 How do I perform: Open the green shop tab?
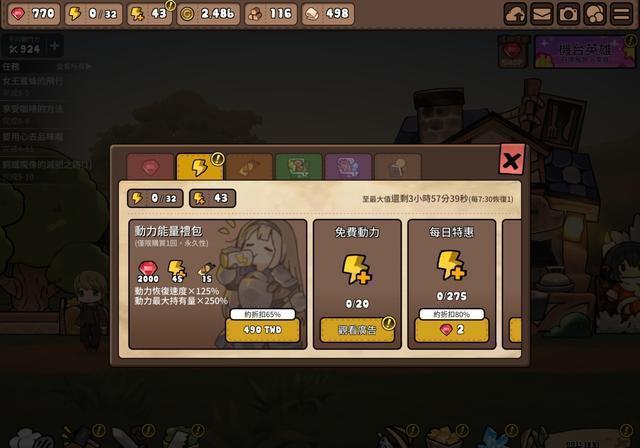[x=296, y=167]
